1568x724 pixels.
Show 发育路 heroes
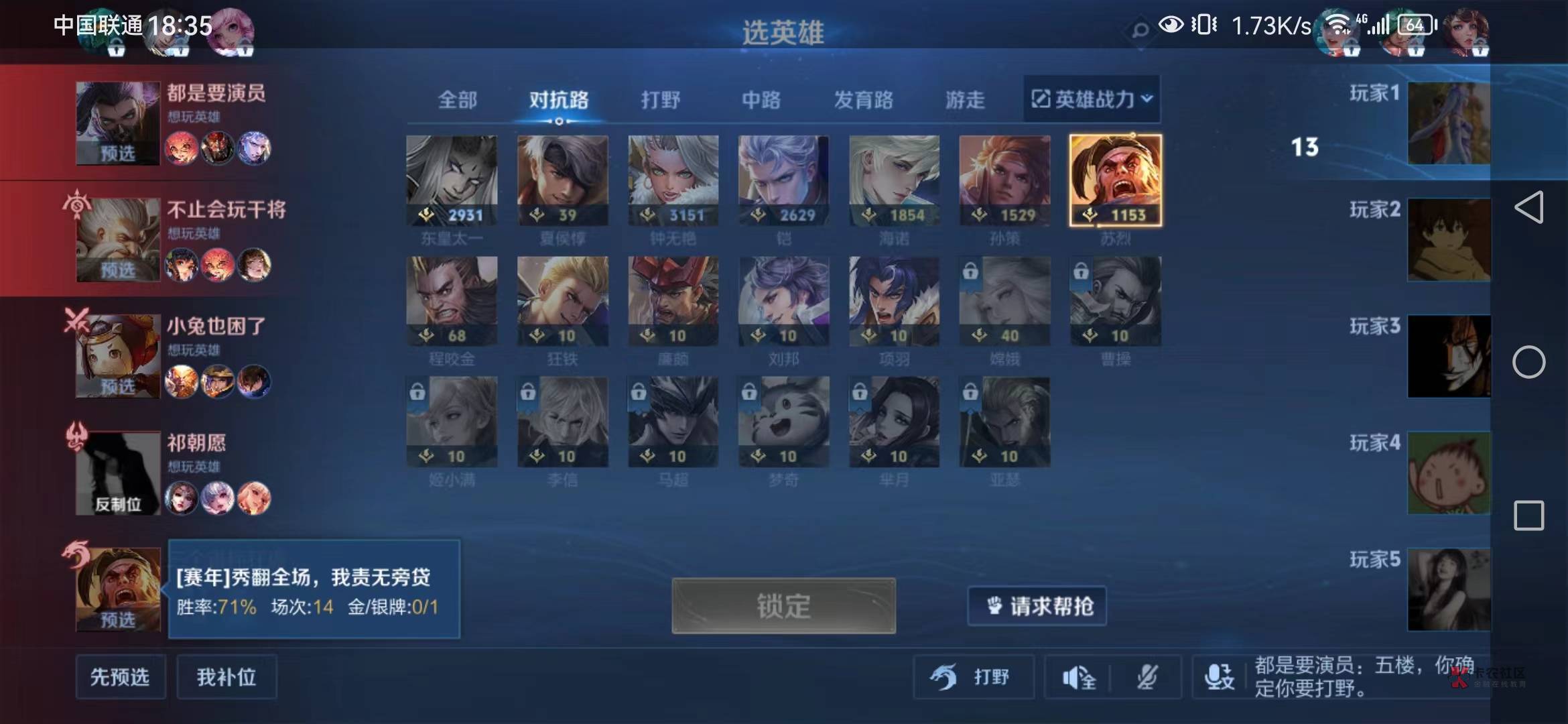pyautogui.click(x=863, y=100)
